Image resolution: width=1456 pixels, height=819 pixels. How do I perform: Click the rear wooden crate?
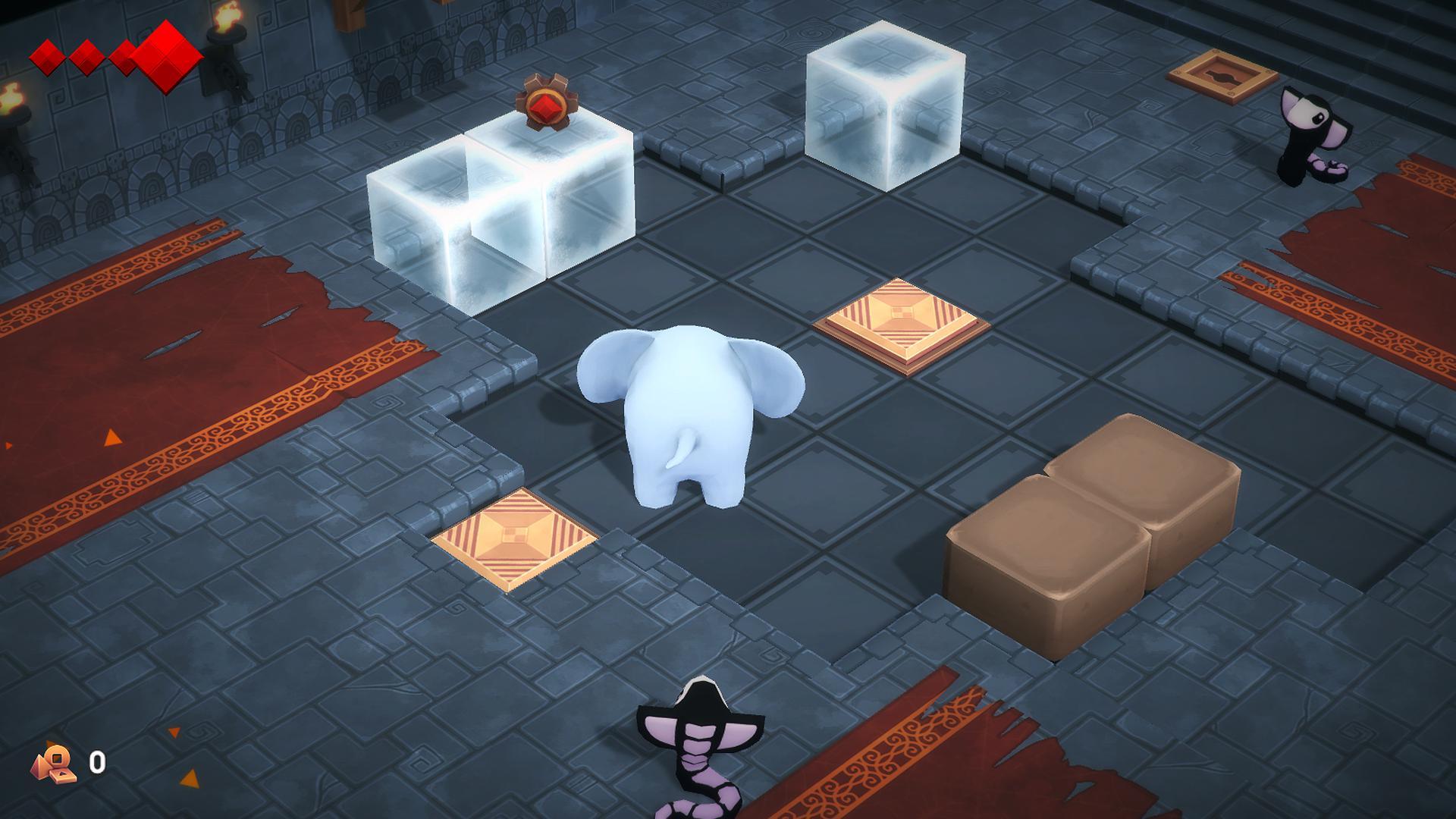(x=1145, y=478)
